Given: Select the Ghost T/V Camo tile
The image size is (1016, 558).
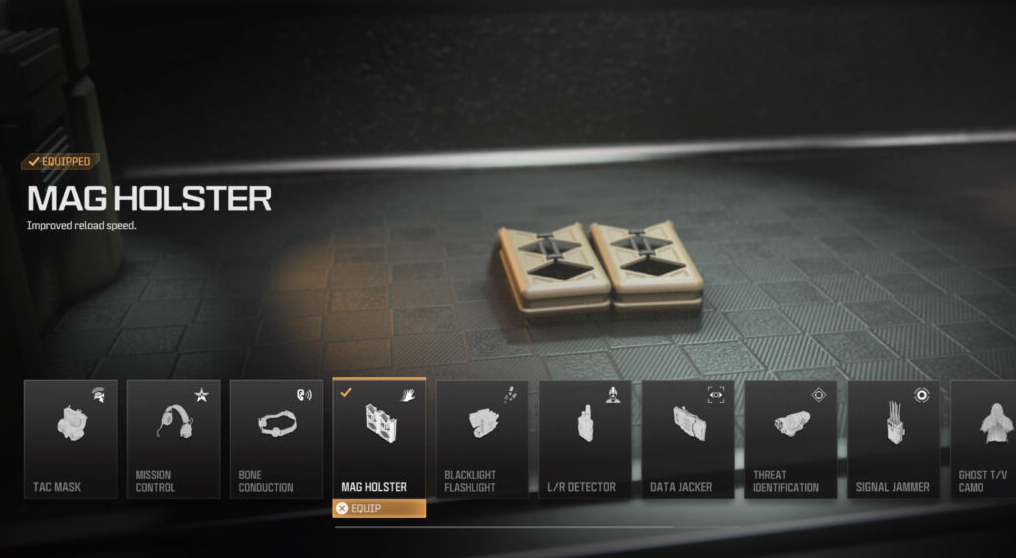Looking at the screenshot, I should [x=984, y=439].
